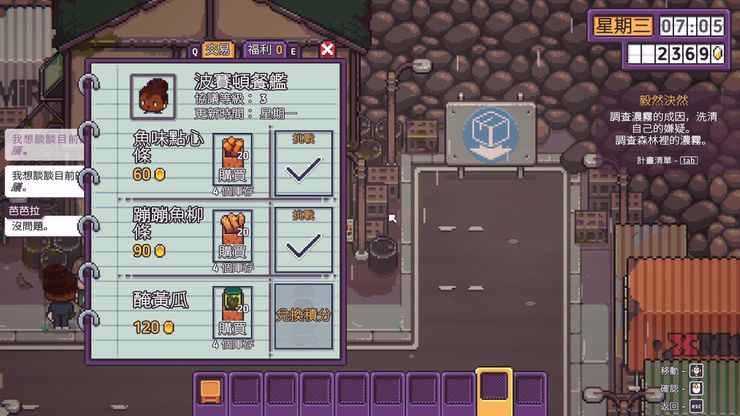
Task: Close the trade window with the X
Action: [327, 49]
